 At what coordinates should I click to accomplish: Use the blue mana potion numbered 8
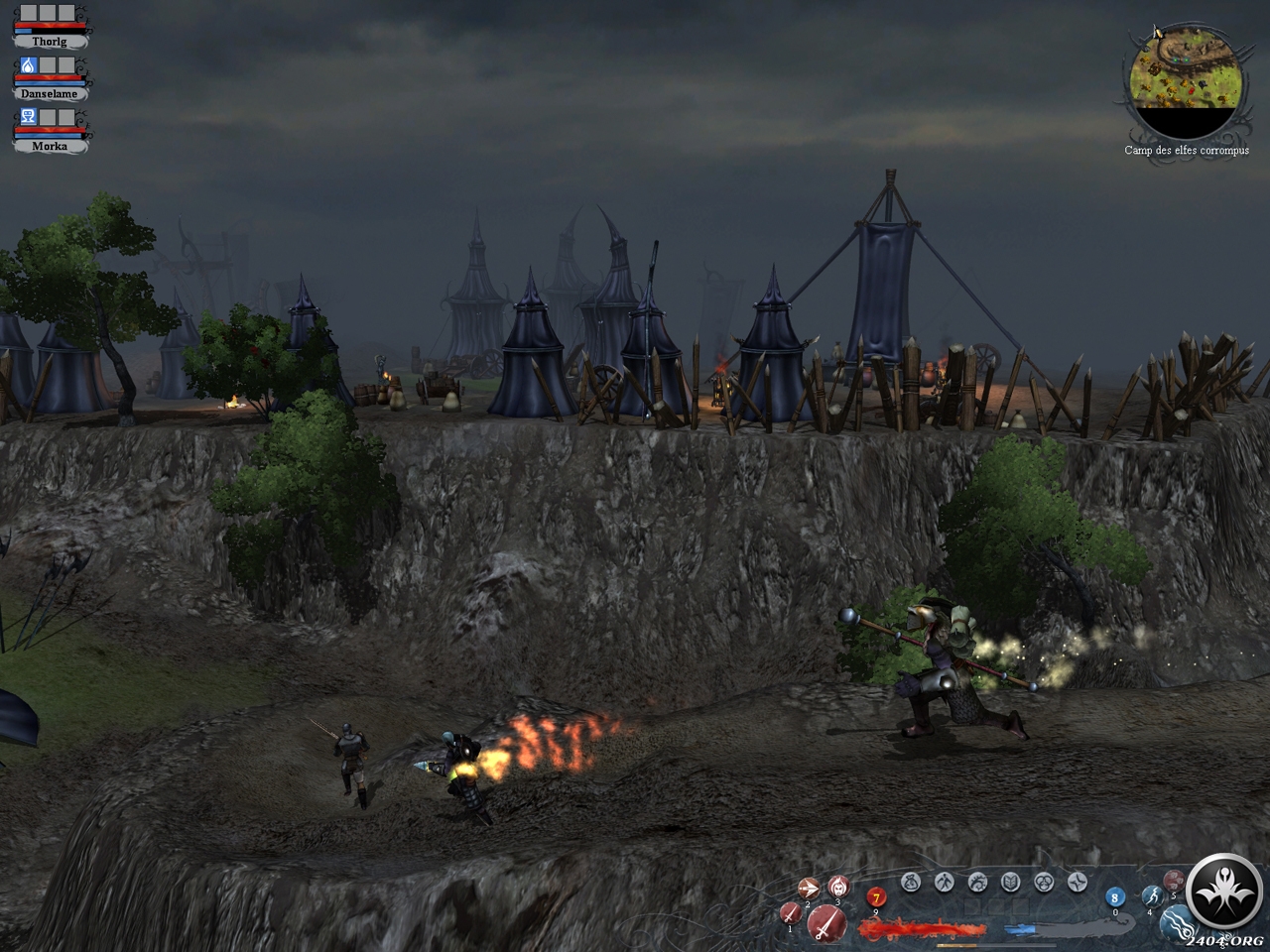(x=1115, y=897)
